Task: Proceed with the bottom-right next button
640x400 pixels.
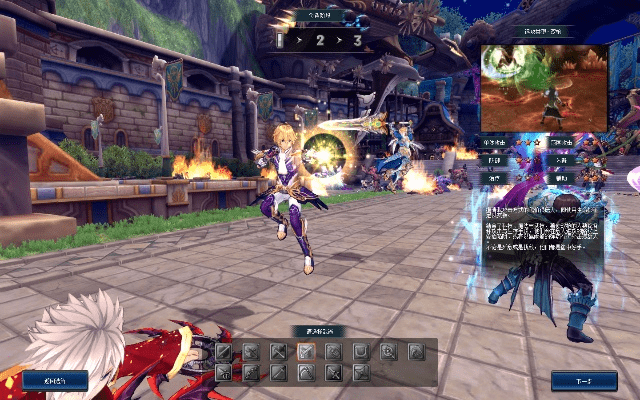Action: point(584,381)
